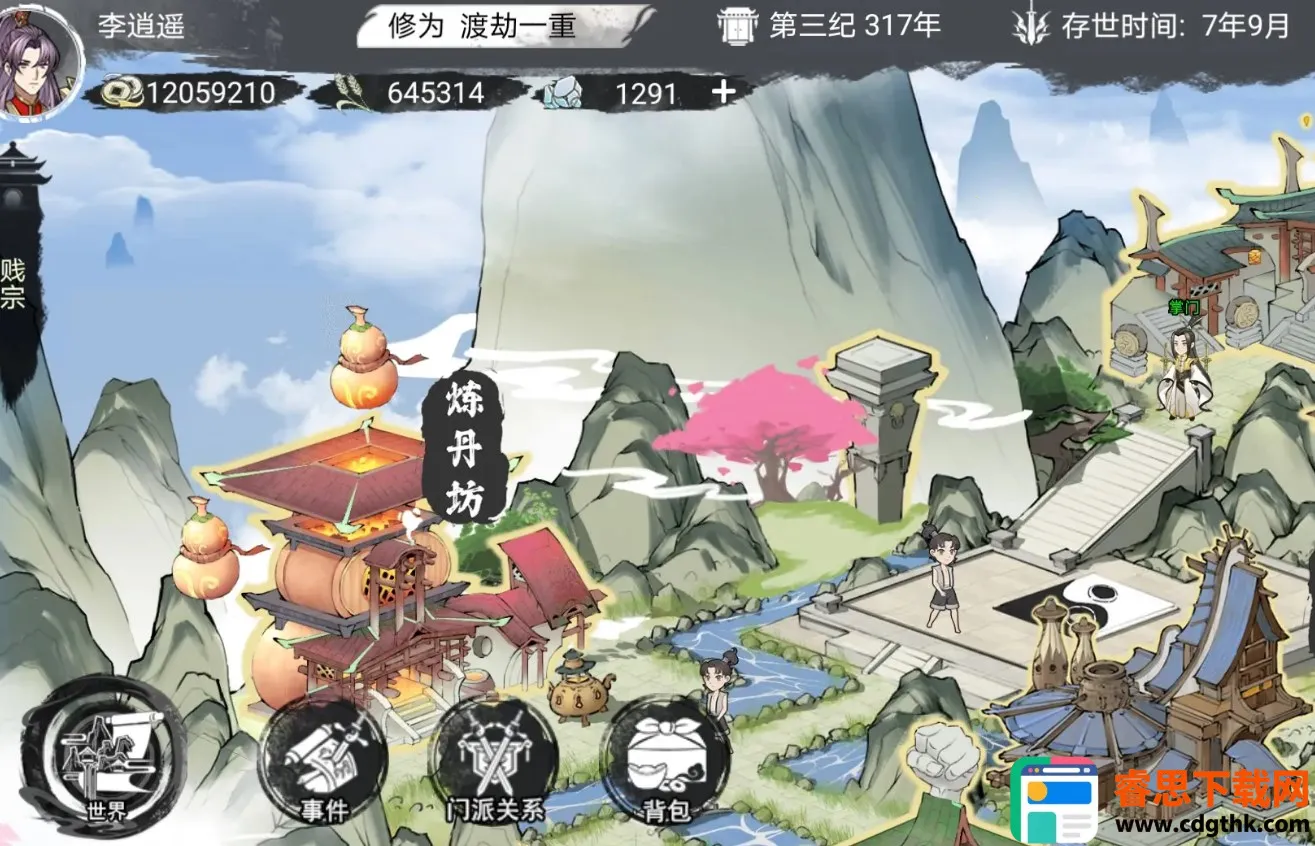Tap the plus button to add spirit stones
The image size is (1315, 846).
[x=723, y=92]
